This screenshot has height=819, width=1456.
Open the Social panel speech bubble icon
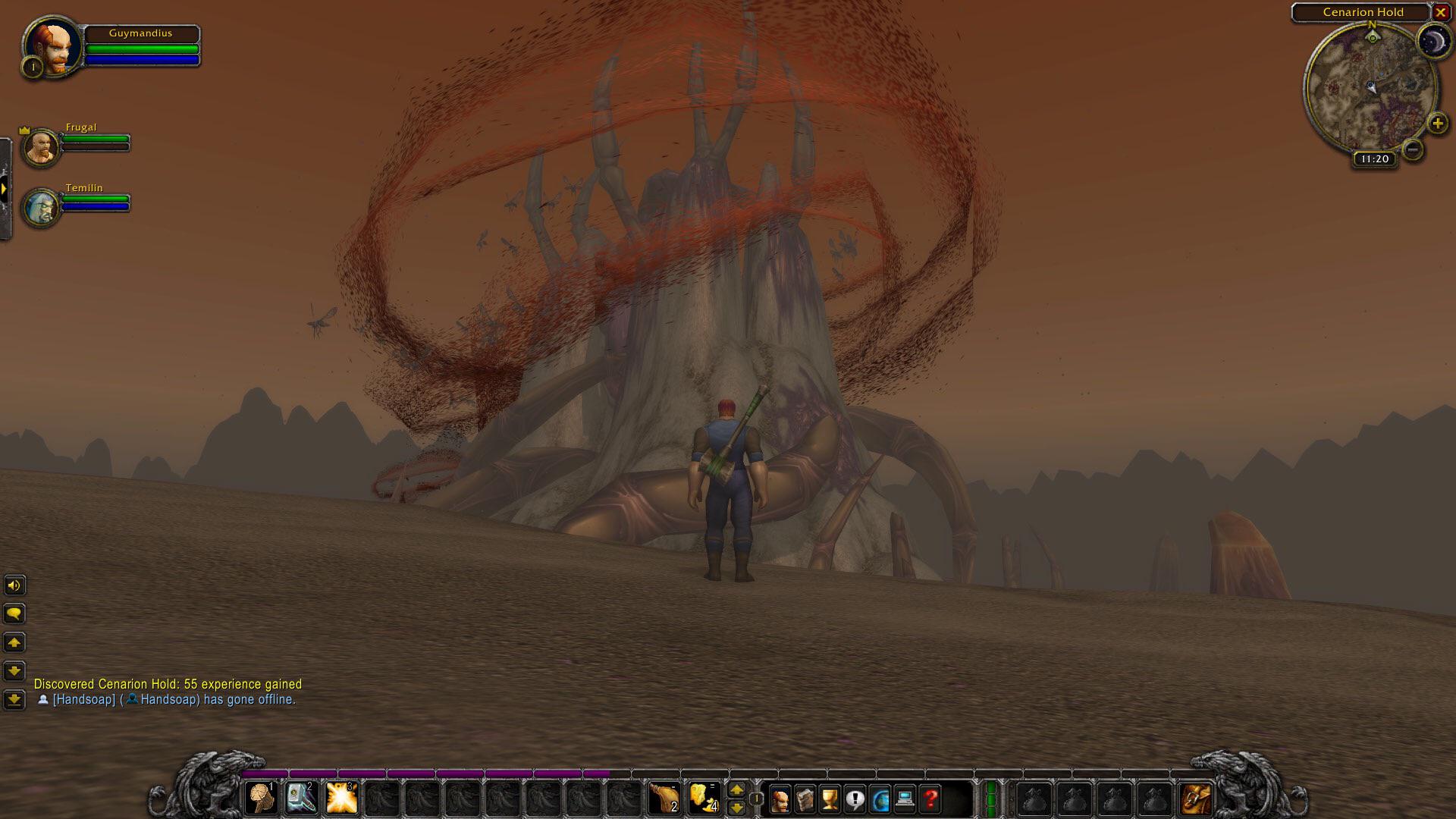[x=854, y=798]
